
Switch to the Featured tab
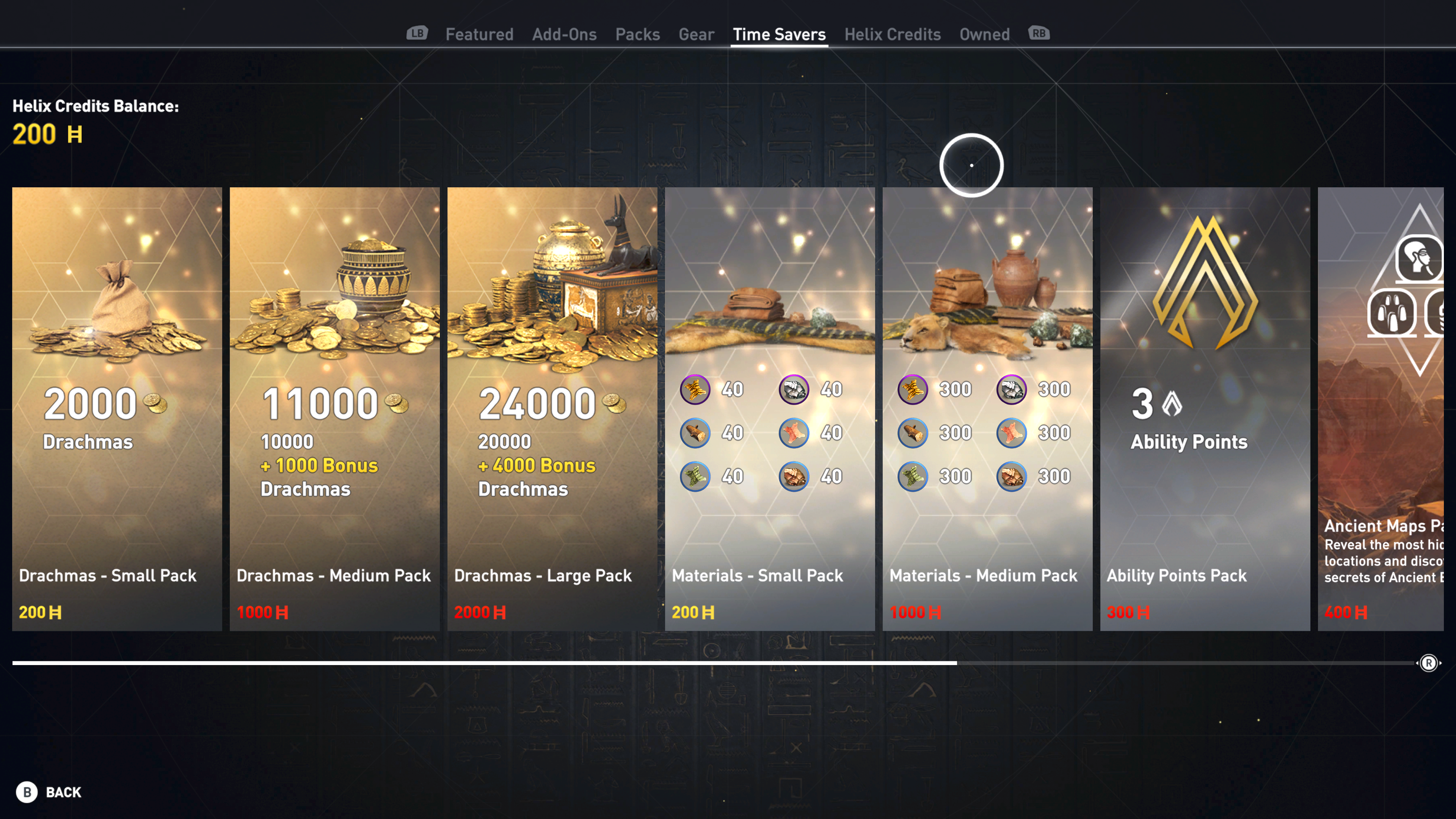[479, 35]
